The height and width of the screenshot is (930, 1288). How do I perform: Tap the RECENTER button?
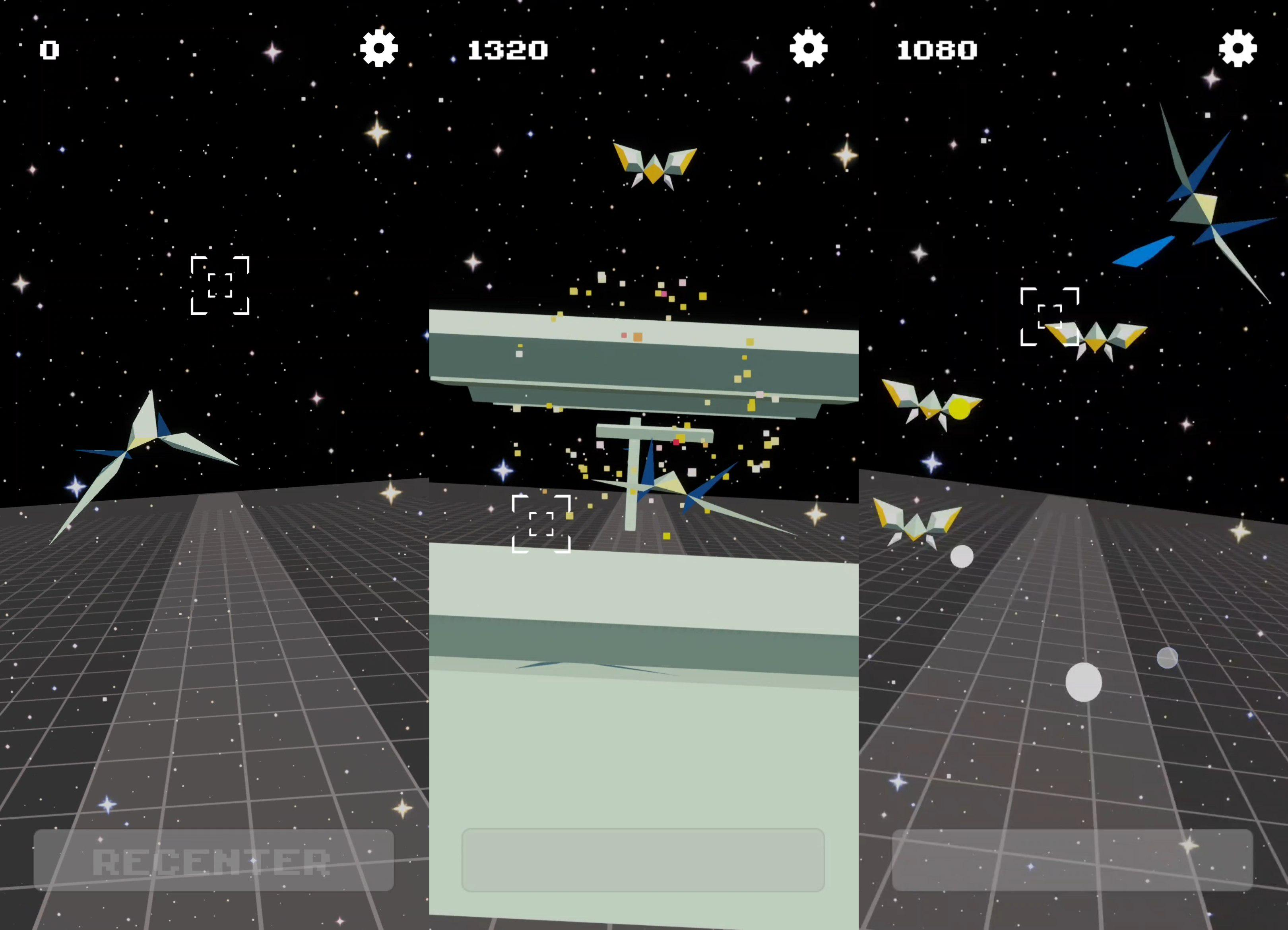[213, 860]
